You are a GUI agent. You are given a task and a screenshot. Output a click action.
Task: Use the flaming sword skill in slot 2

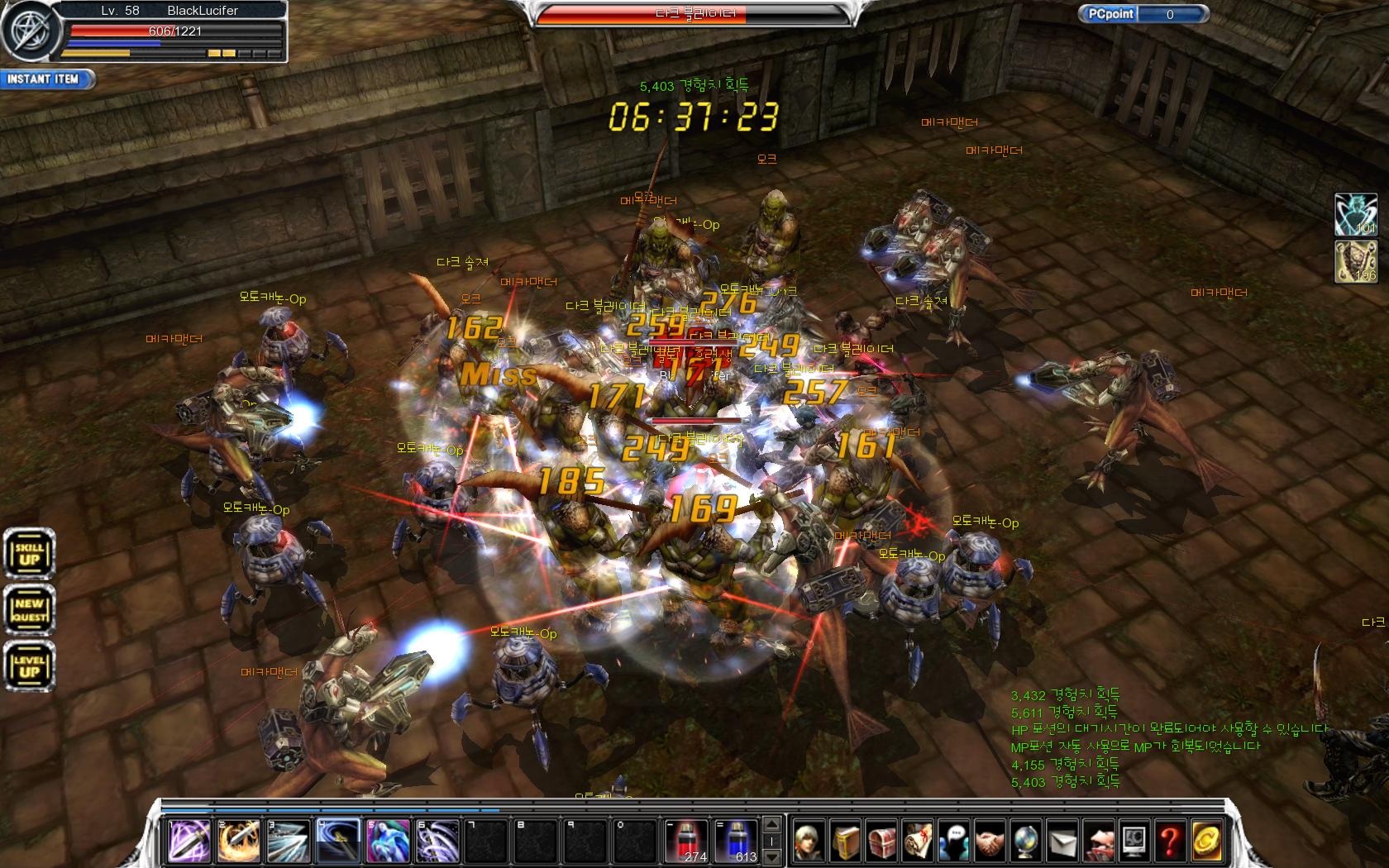click(x=239, y=840)
